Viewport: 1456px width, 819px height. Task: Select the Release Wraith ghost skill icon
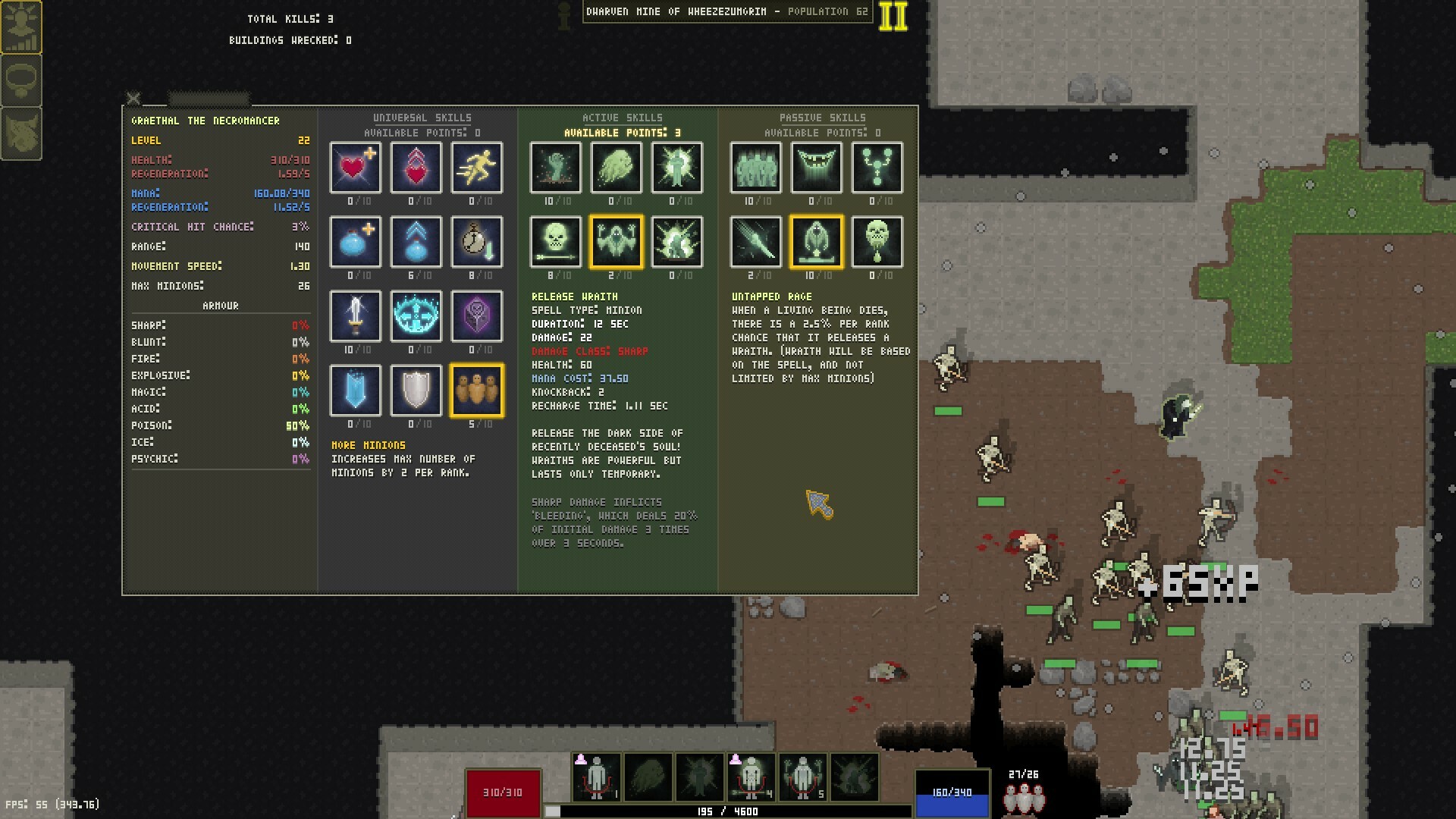(x=617, y=242)
